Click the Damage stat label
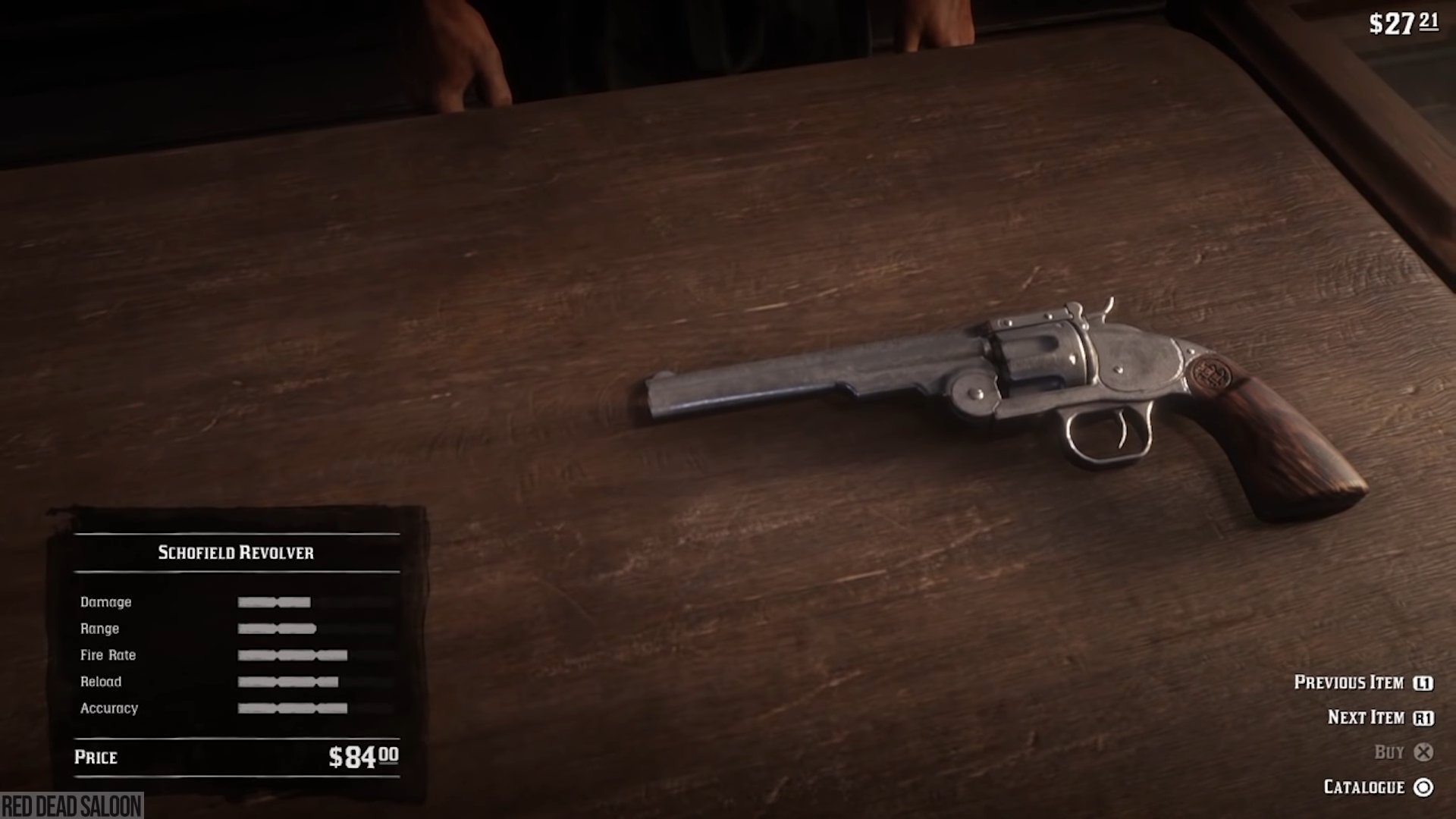Screen dimensions: 1456x819 coord(106,601)
